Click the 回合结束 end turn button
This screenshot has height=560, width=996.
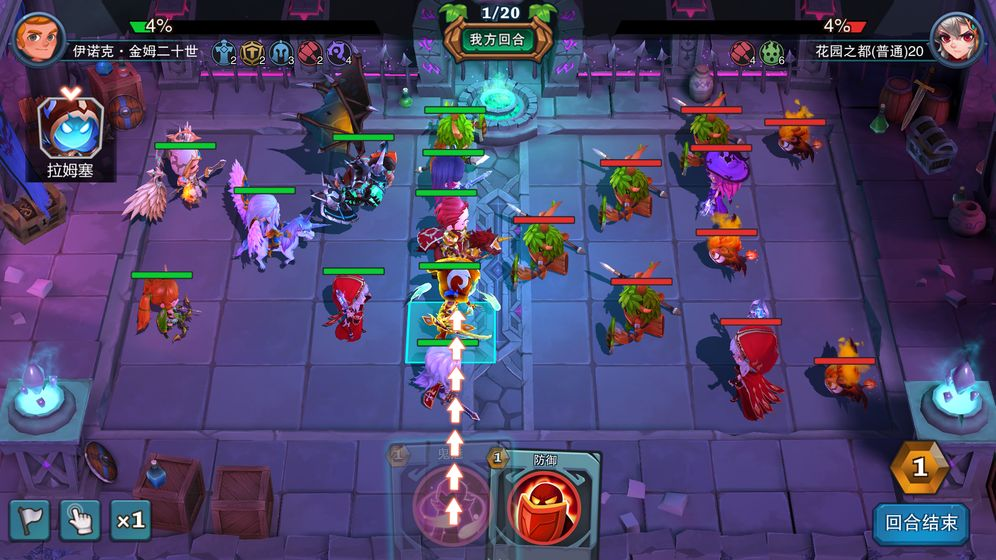(921, 521)
